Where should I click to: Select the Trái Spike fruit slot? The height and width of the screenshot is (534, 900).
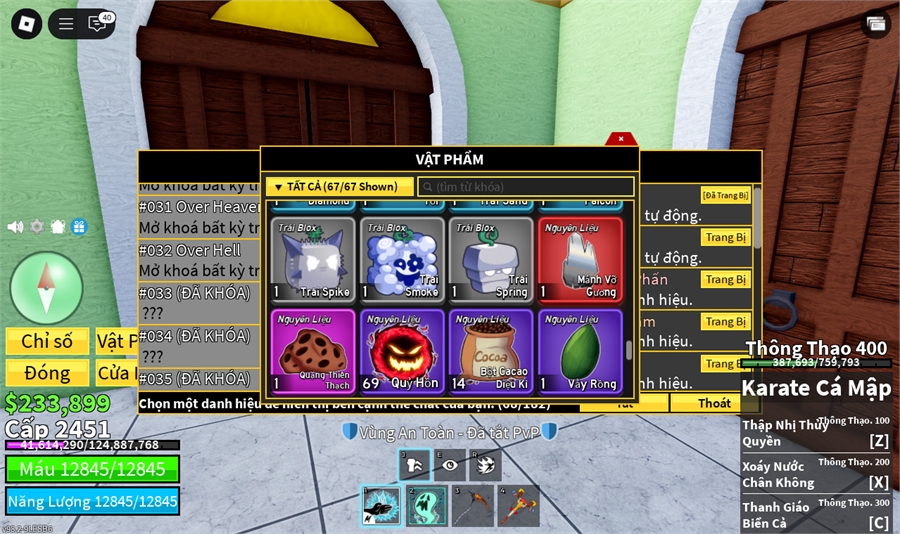[314, 259]
